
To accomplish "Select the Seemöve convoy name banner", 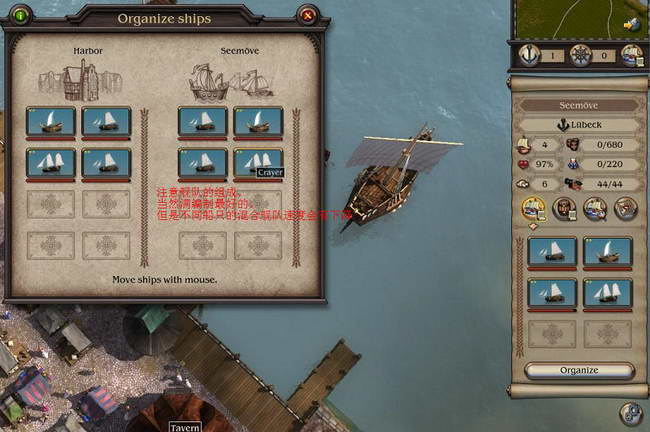I will tap(579, 104).
